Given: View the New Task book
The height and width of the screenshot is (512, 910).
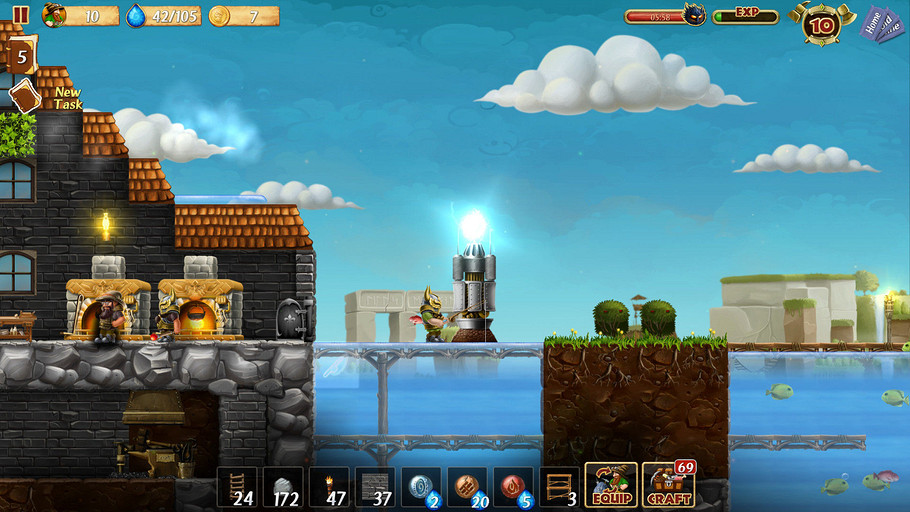Looking at the screenshot, I should (x=26, y=96).
